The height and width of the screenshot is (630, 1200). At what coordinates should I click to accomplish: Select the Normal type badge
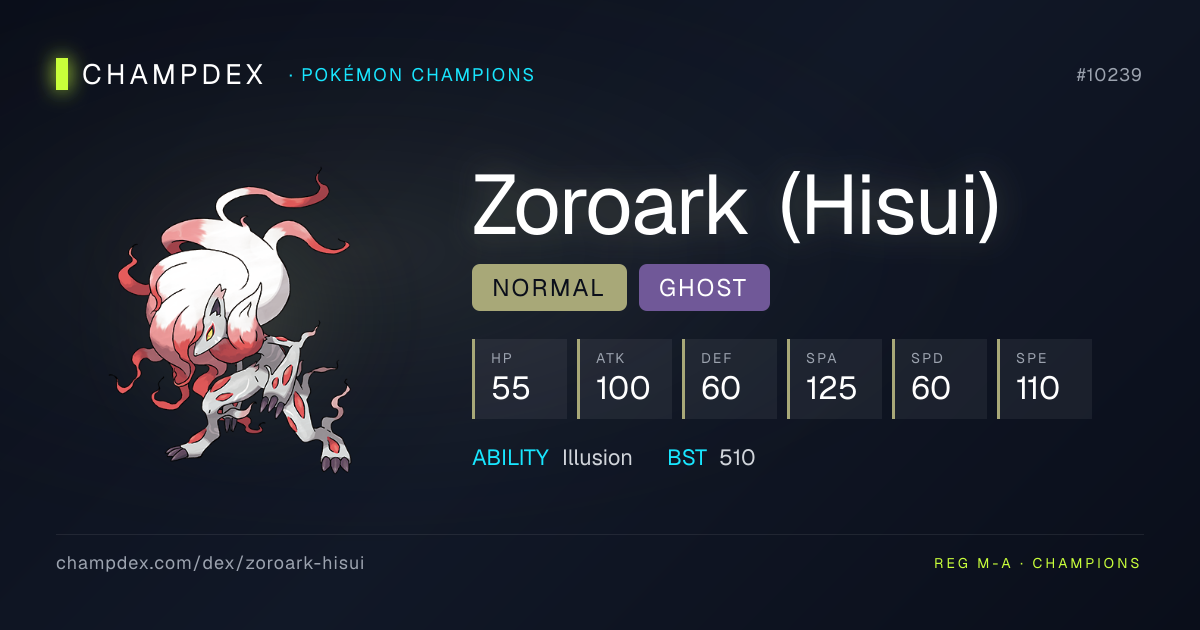pos(549,288)
